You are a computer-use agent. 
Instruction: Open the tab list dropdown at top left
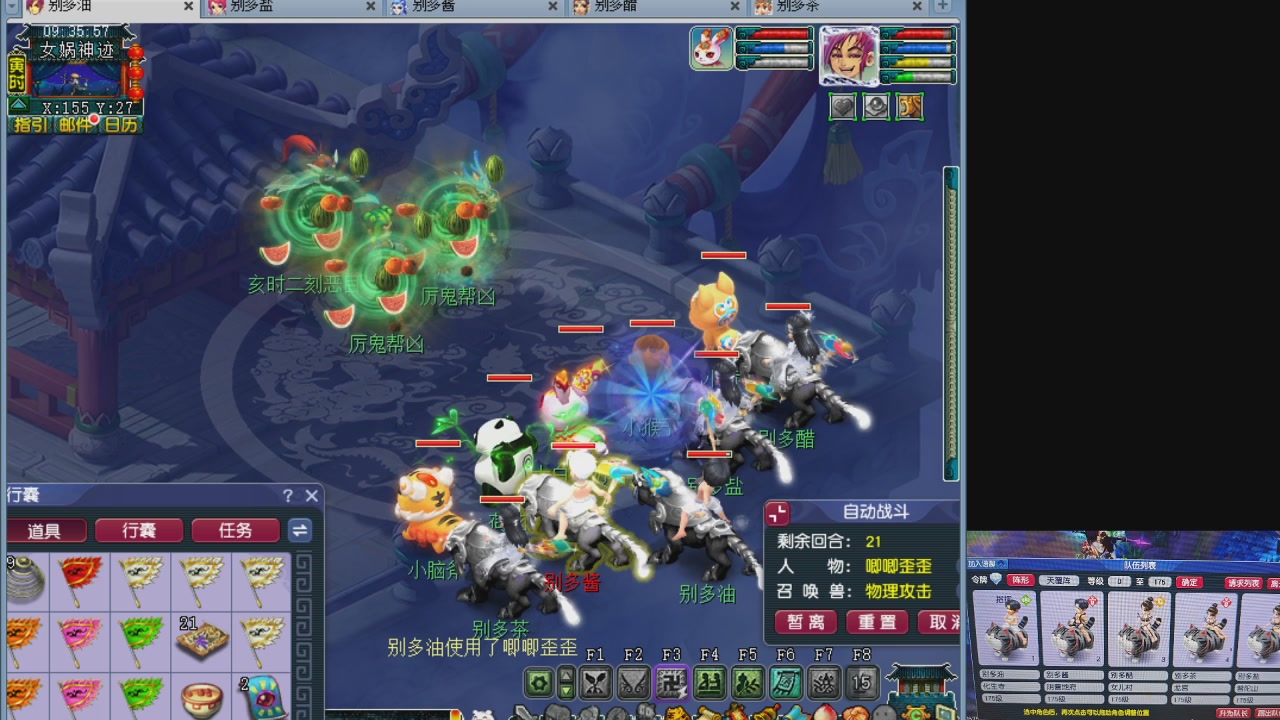(11, 7)
